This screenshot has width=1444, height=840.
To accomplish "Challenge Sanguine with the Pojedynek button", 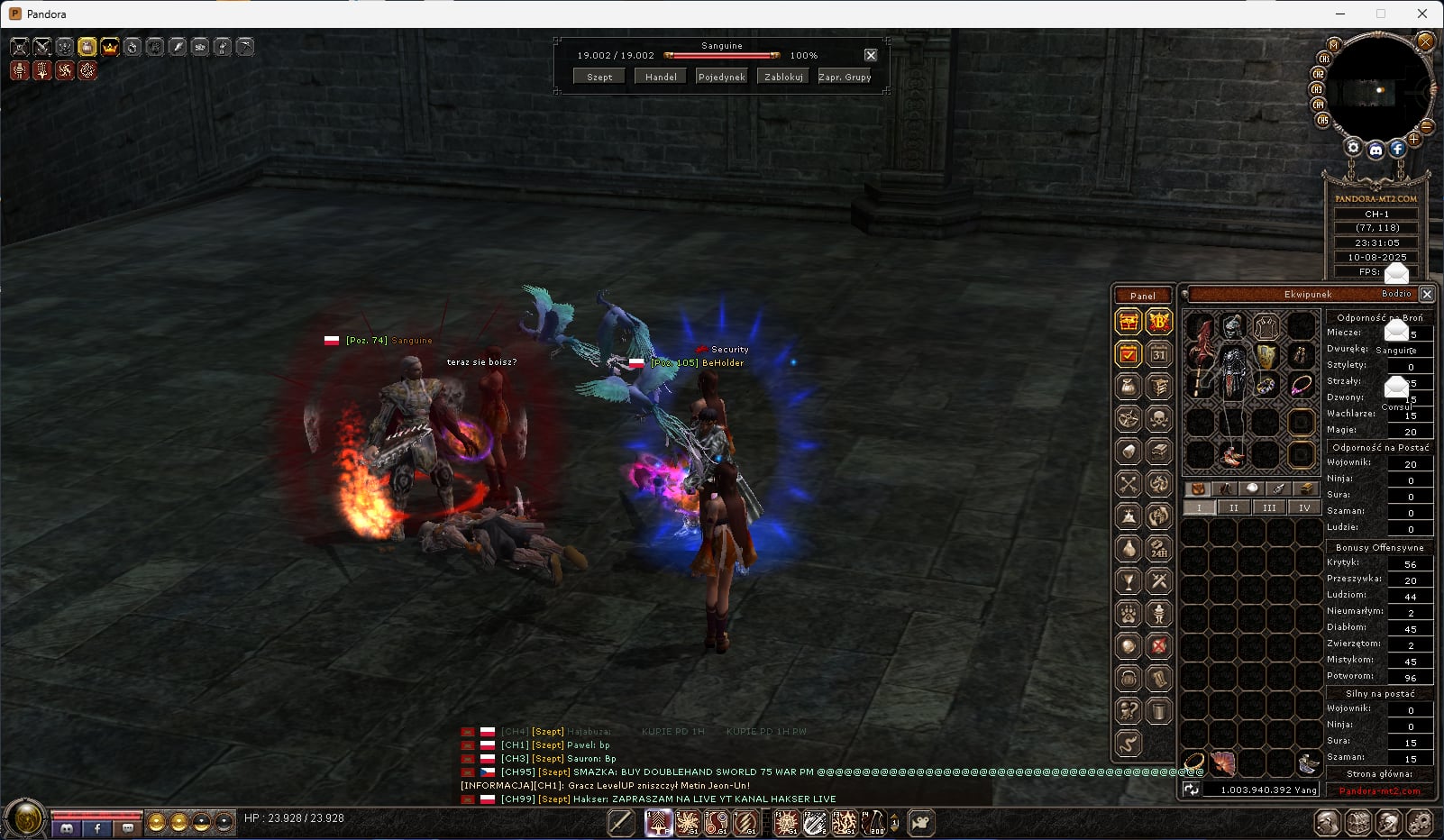I will click(x=722, y=78).
